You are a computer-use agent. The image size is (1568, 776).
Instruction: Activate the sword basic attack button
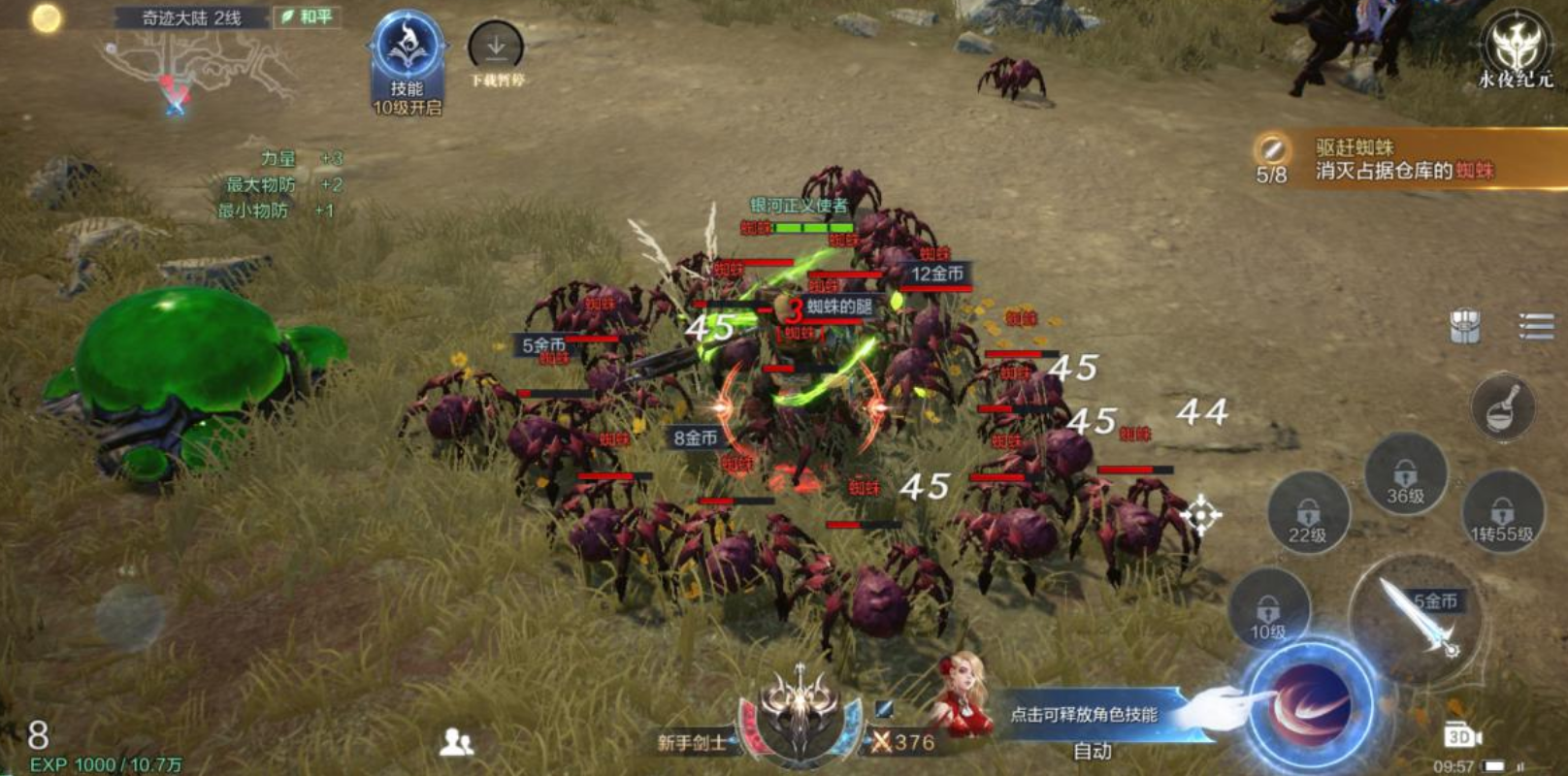[x=1419, y=616]
